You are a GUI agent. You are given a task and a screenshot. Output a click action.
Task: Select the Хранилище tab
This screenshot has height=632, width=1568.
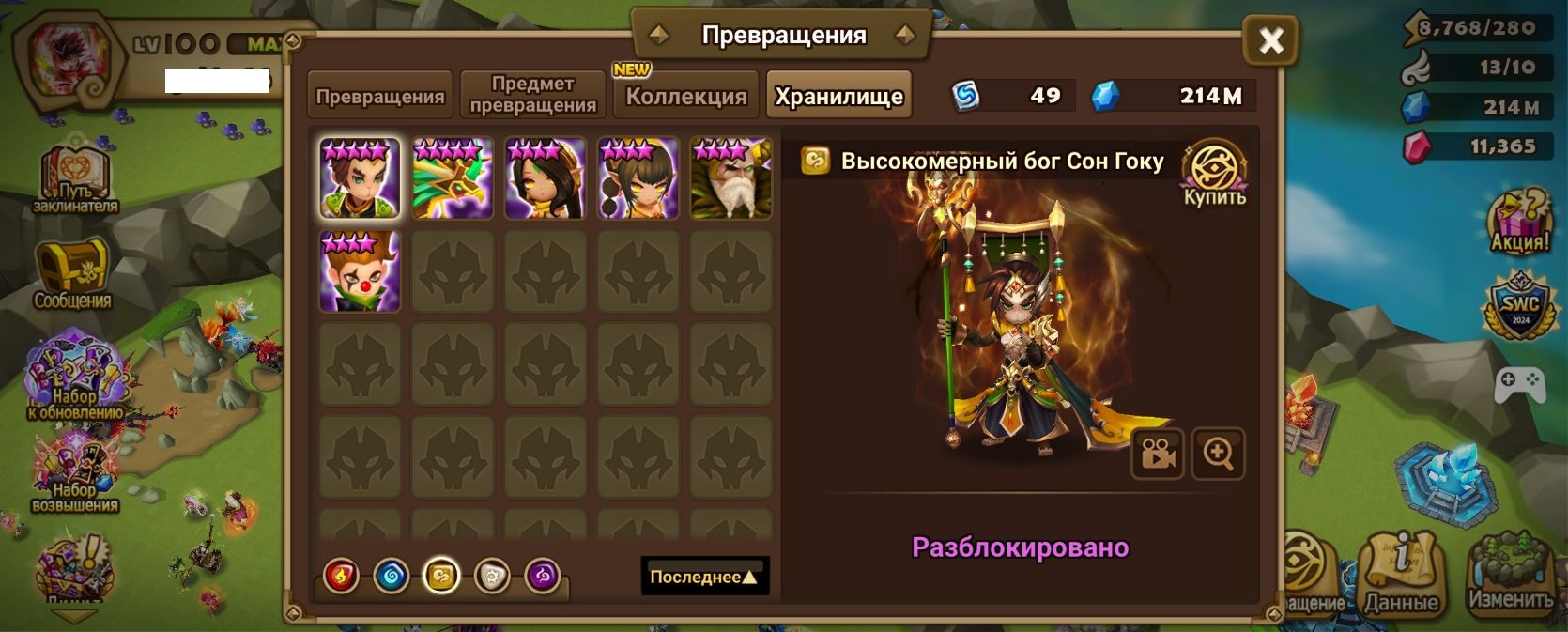(x=838, y=96)
